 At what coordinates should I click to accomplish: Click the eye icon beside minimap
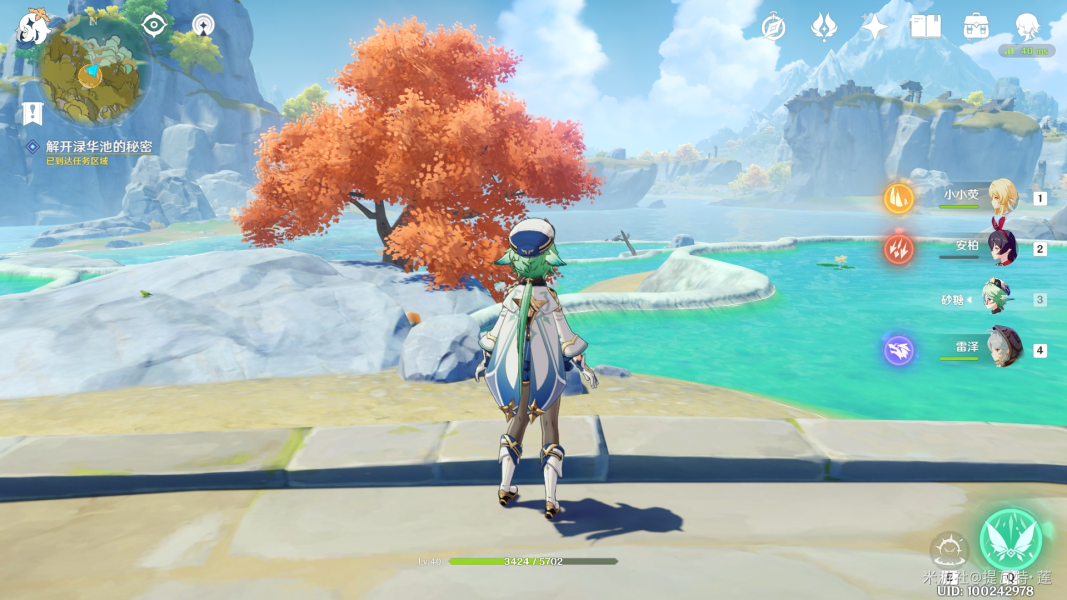(154, 25)
